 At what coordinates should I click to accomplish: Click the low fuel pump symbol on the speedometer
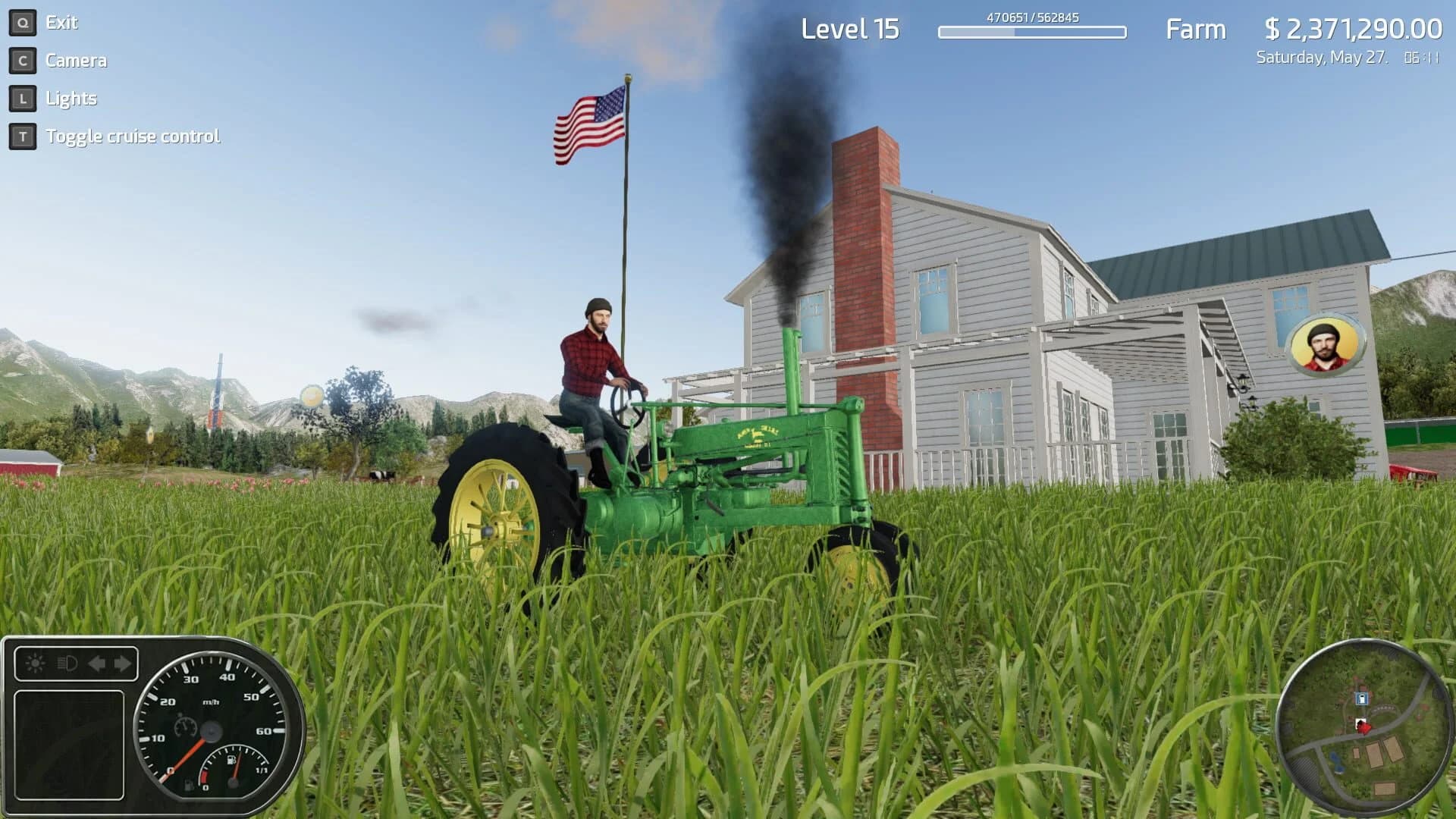click(189, 786)
